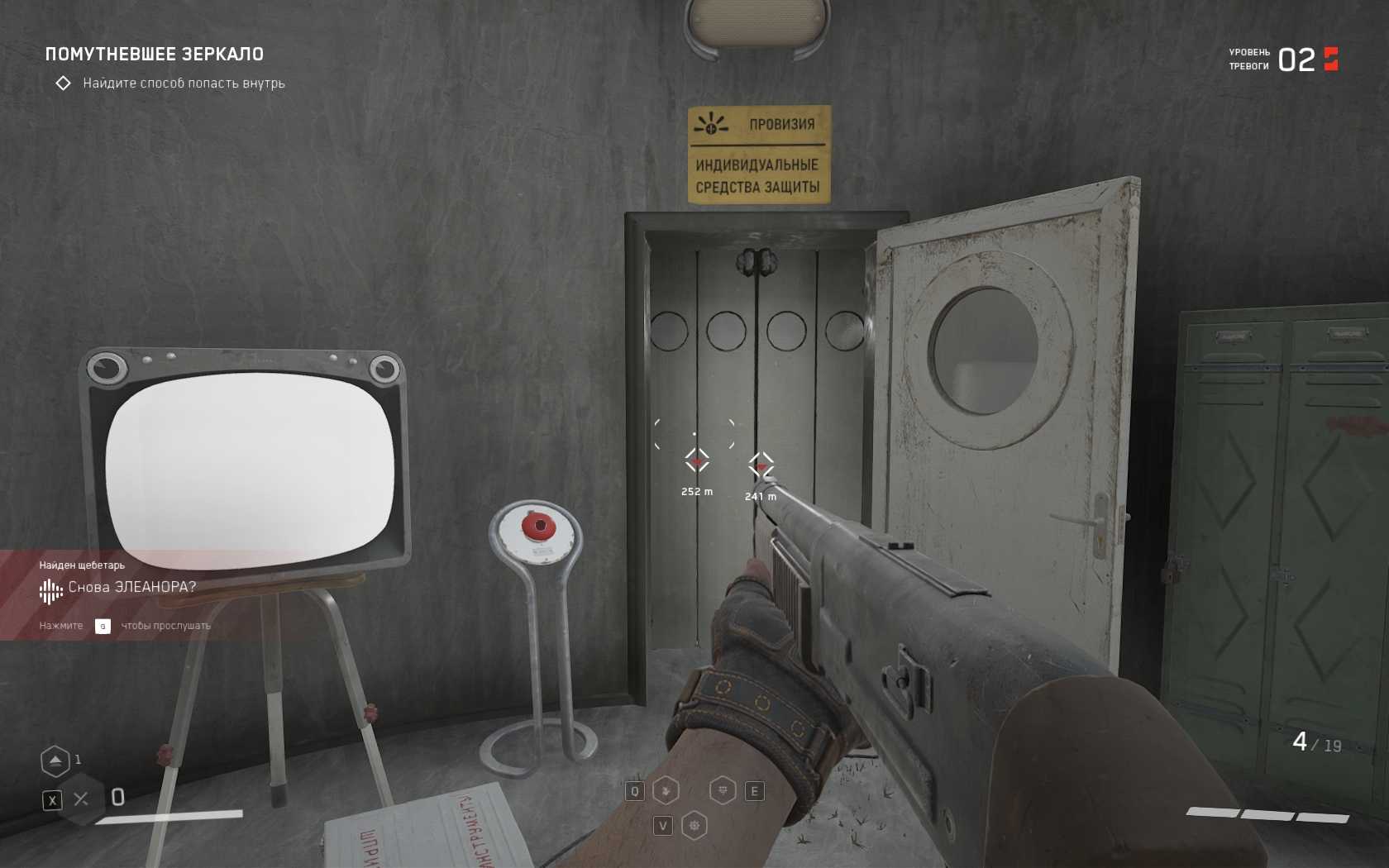
Task: Activate the left hexagon glove ability icon
Action: click(666, 791)
